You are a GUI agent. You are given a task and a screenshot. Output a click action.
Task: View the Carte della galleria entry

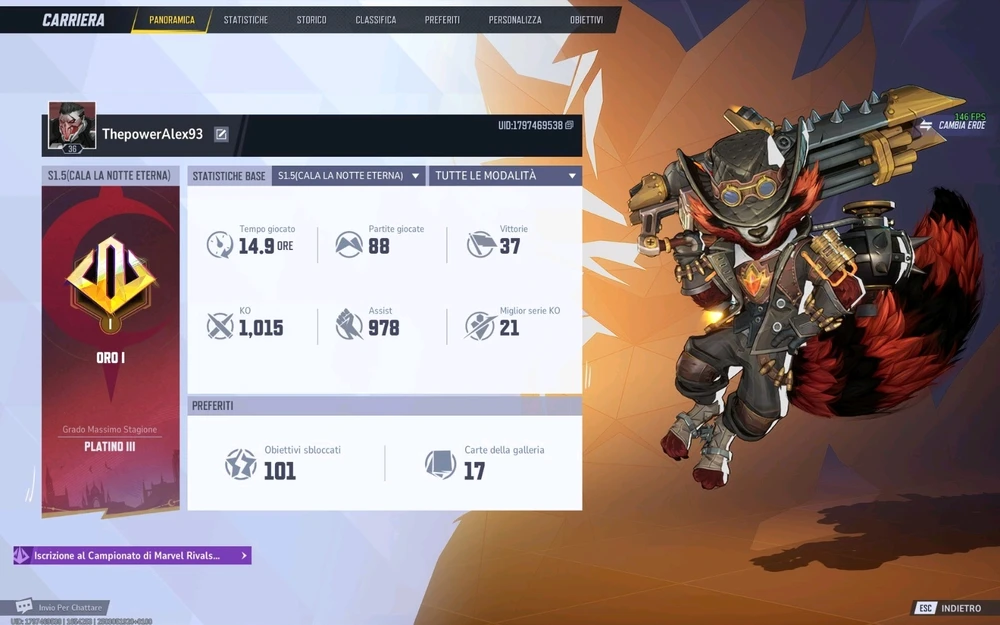click(x=485, y=463)
